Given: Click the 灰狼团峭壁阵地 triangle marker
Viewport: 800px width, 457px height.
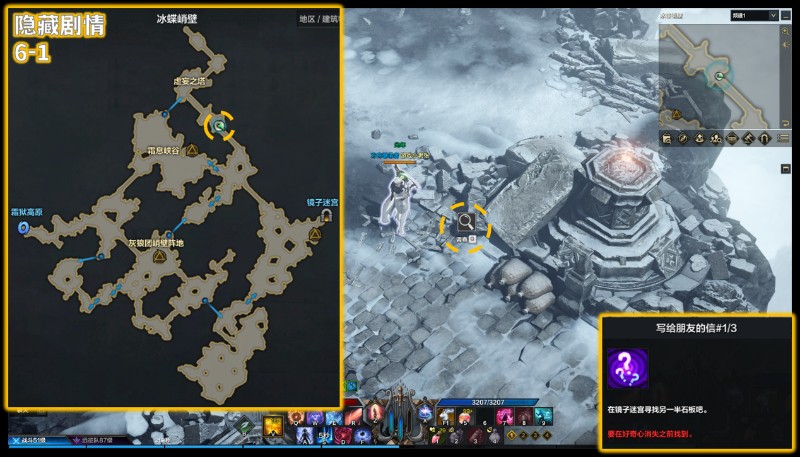Looking at the screenshot, I should (x=158, y=257).
